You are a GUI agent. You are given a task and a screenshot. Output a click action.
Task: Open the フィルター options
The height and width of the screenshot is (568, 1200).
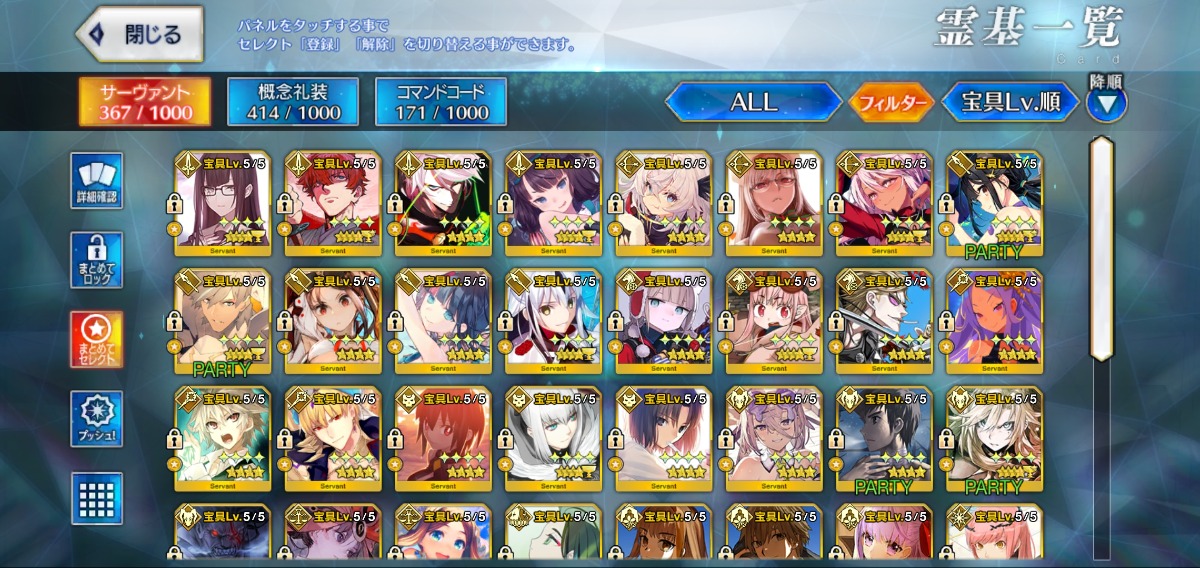click(892, 102)
